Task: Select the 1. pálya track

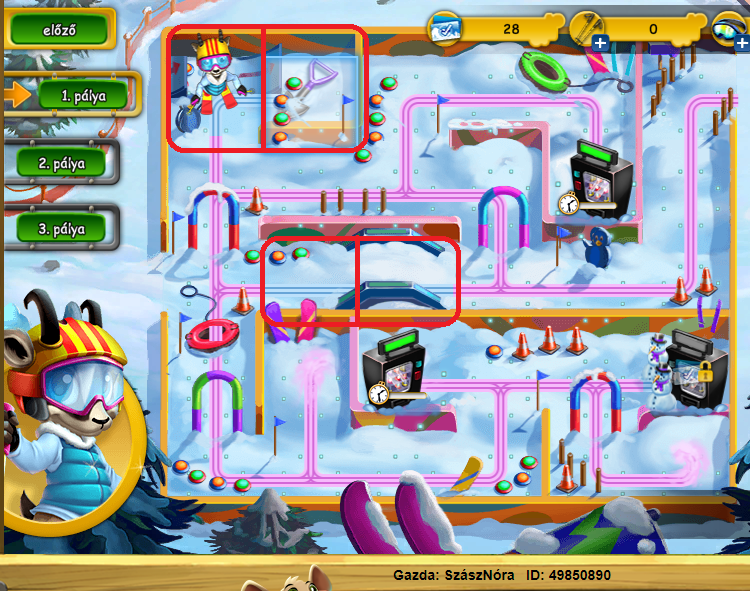Action: point(83,96)
